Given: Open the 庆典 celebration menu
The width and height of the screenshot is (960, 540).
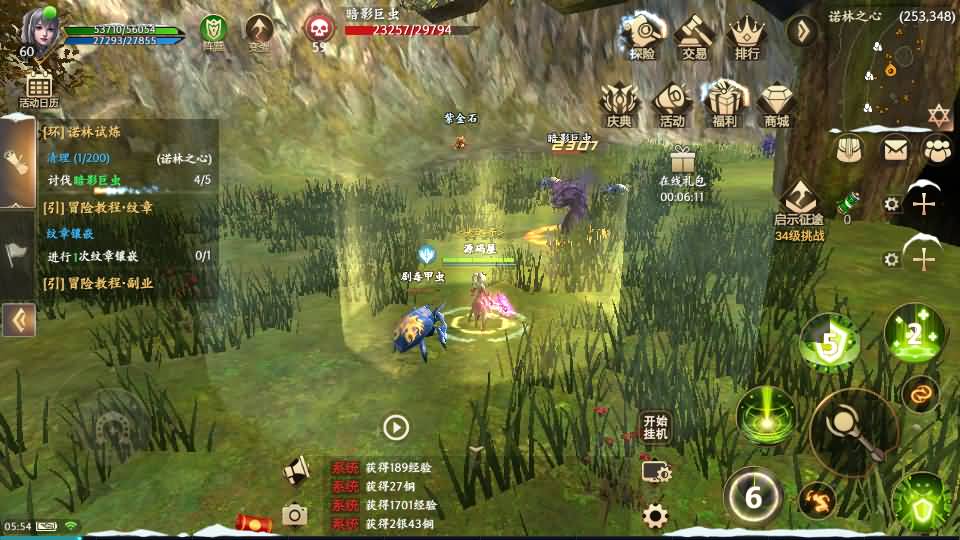Looking at the screenshot, I should [x=619, y=104].
